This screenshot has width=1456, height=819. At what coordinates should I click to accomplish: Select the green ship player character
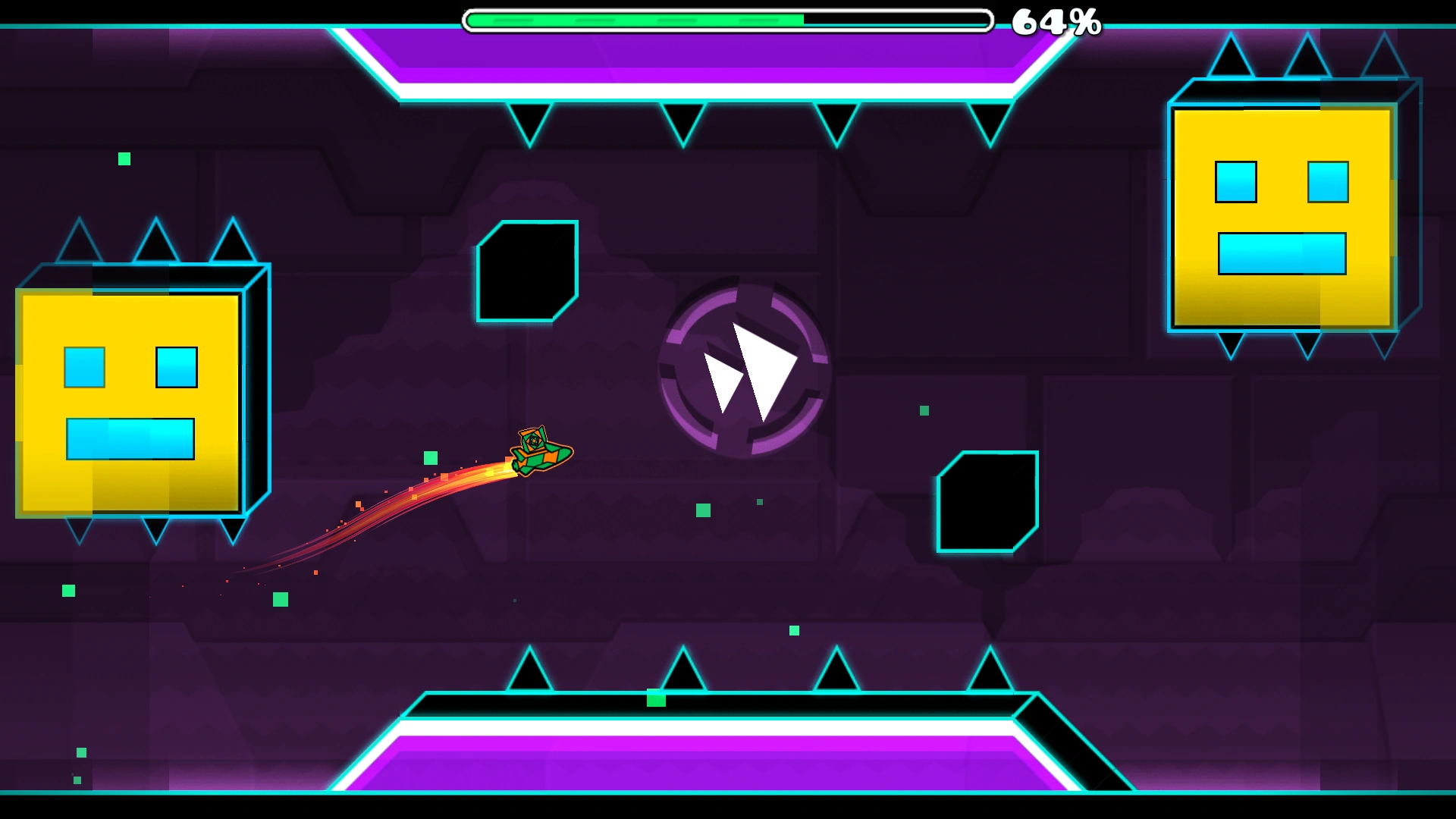pyautogui.click(x=542, y=447)
